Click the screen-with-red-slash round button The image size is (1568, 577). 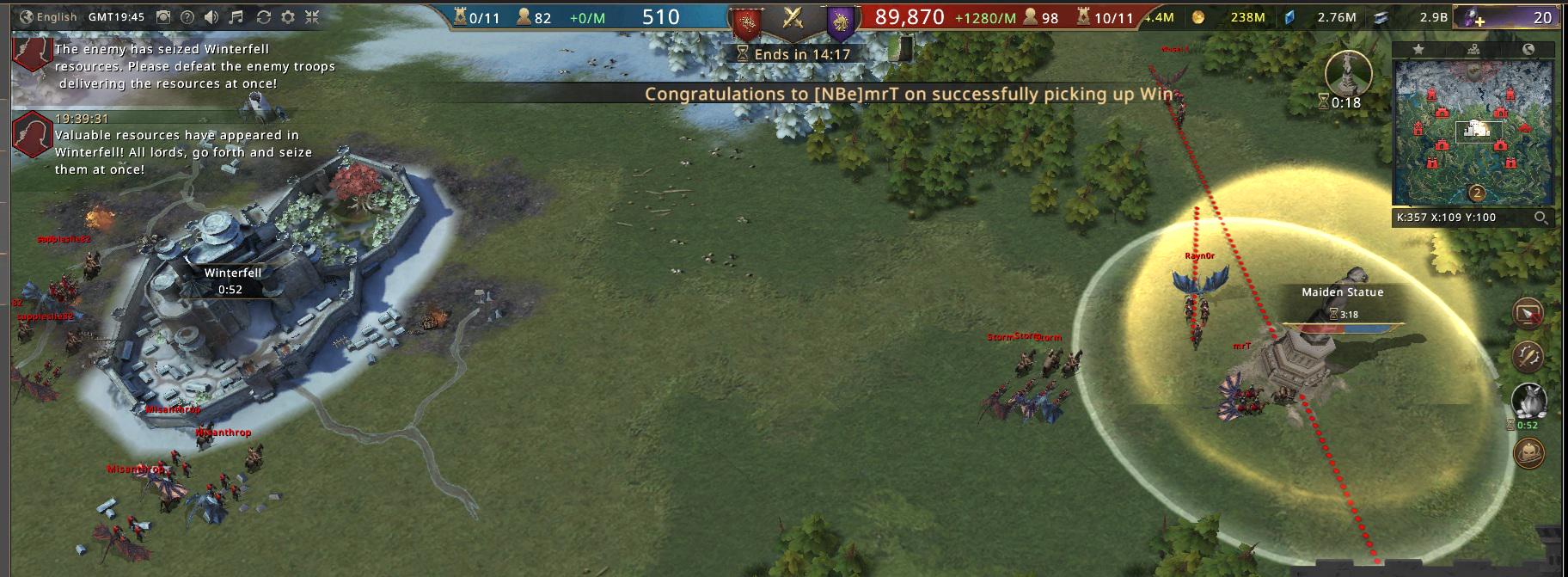pyautogui.click(x=1528, y=315)
